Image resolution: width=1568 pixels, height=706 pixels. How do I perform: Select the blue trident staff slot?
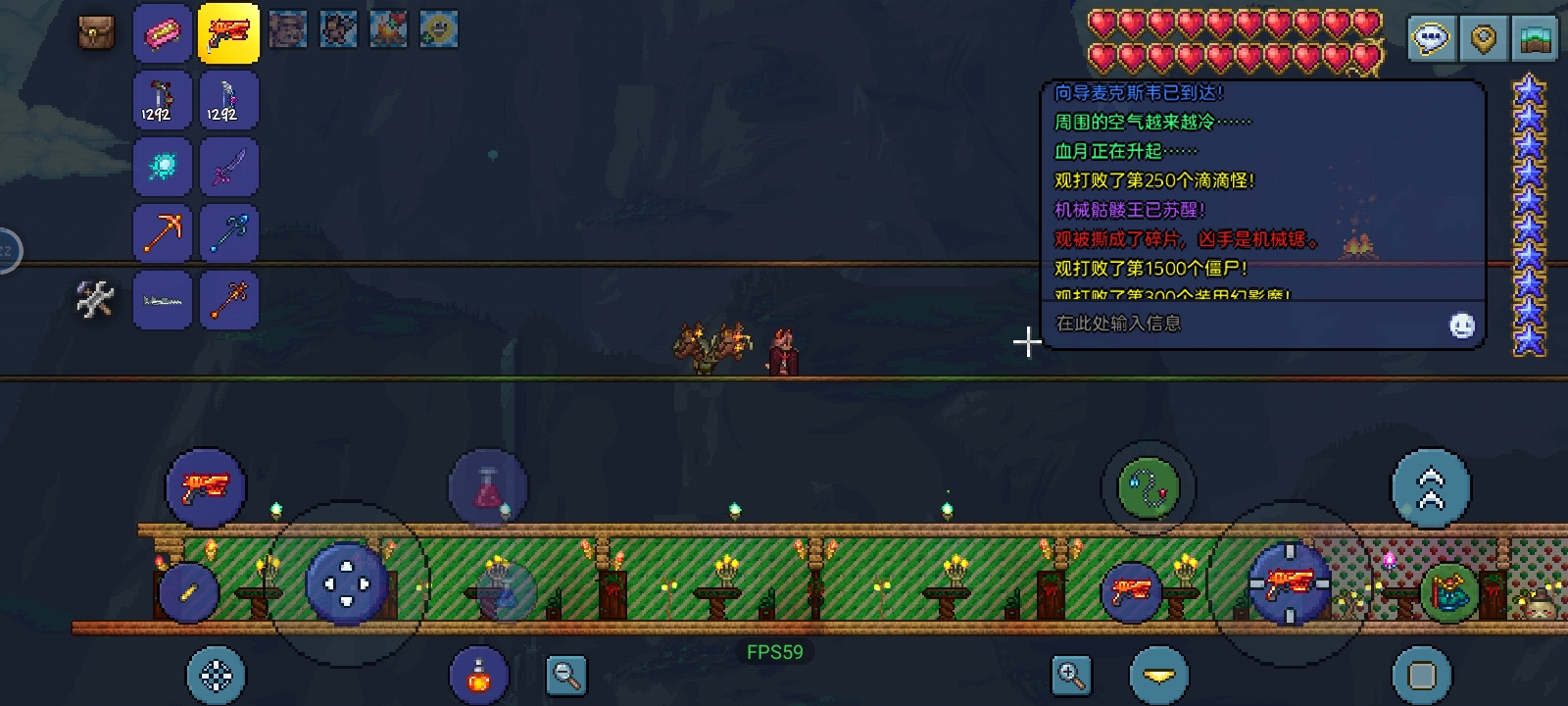[228, 232]
